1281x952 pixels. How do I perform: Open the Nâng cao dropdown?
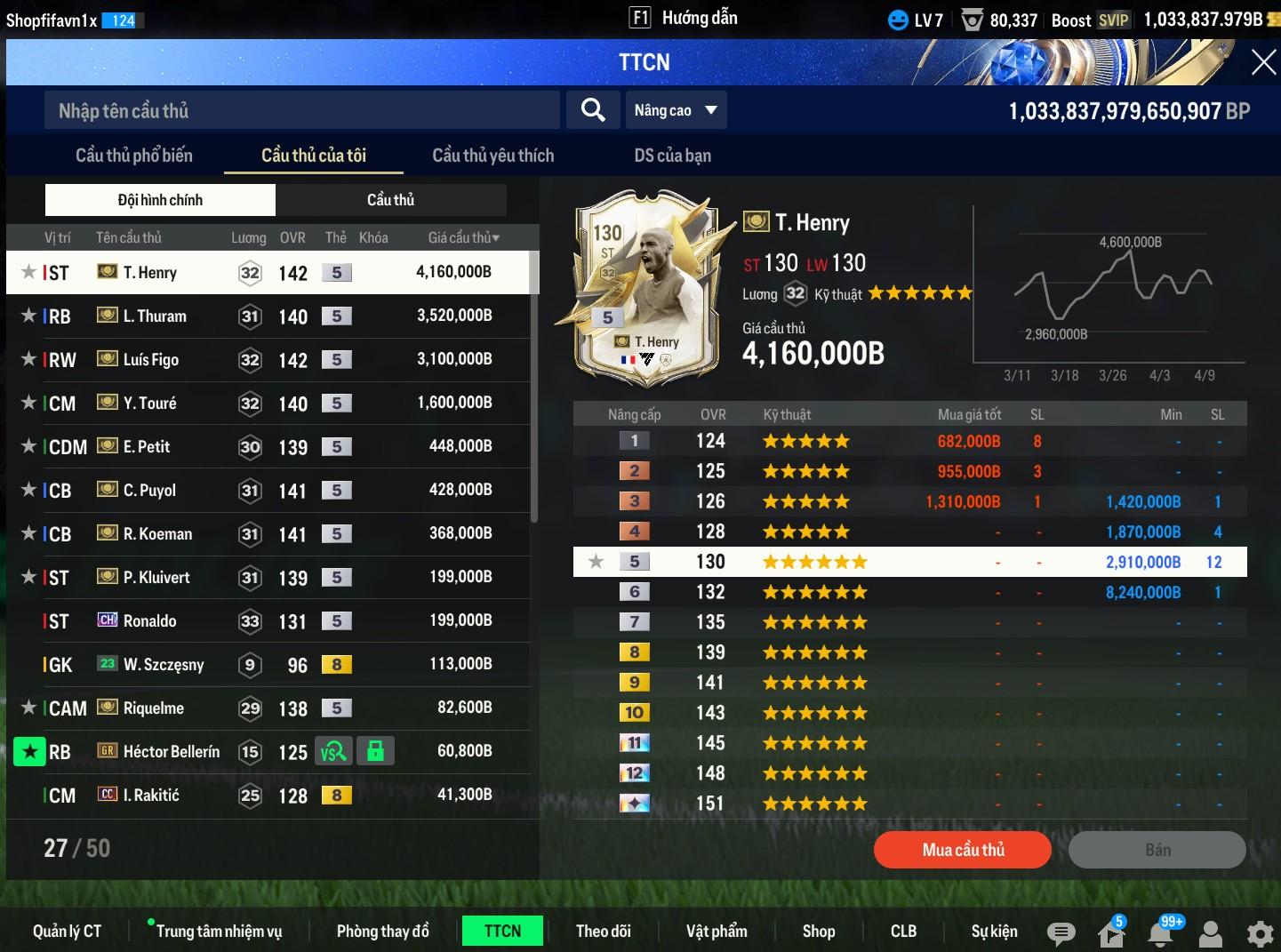(x=676, y=110)
